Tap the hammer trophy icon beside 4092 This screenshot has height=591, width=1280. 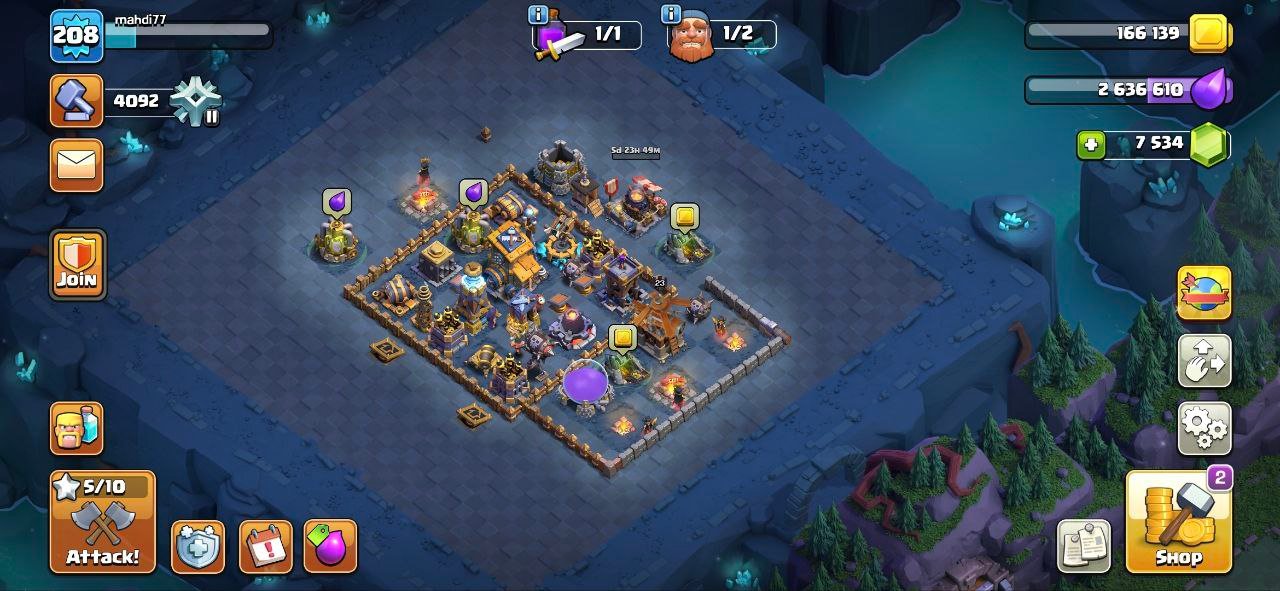[x=77, y=101]
